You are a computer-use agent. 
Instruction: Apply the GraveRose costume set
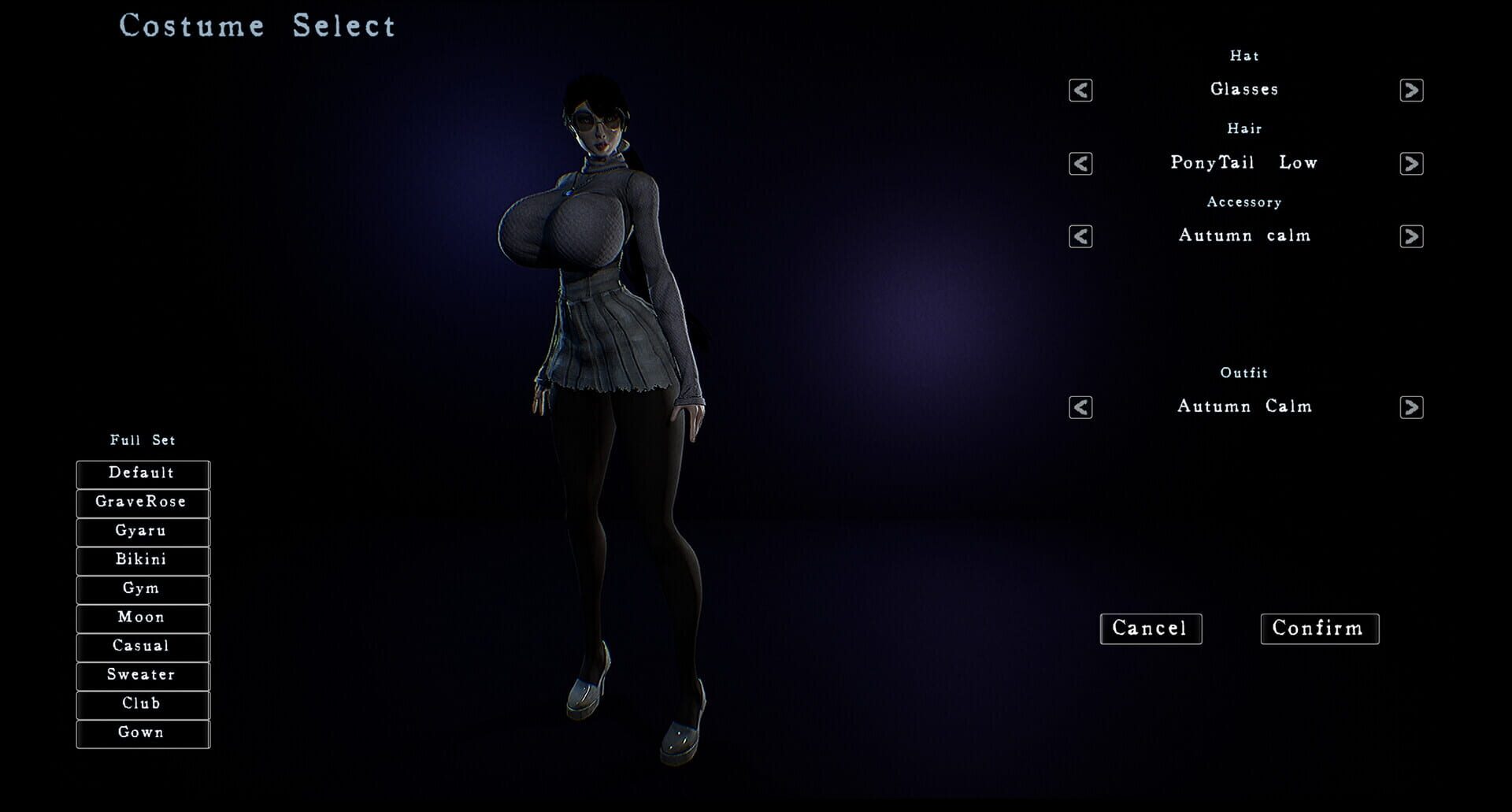[142, 502]
